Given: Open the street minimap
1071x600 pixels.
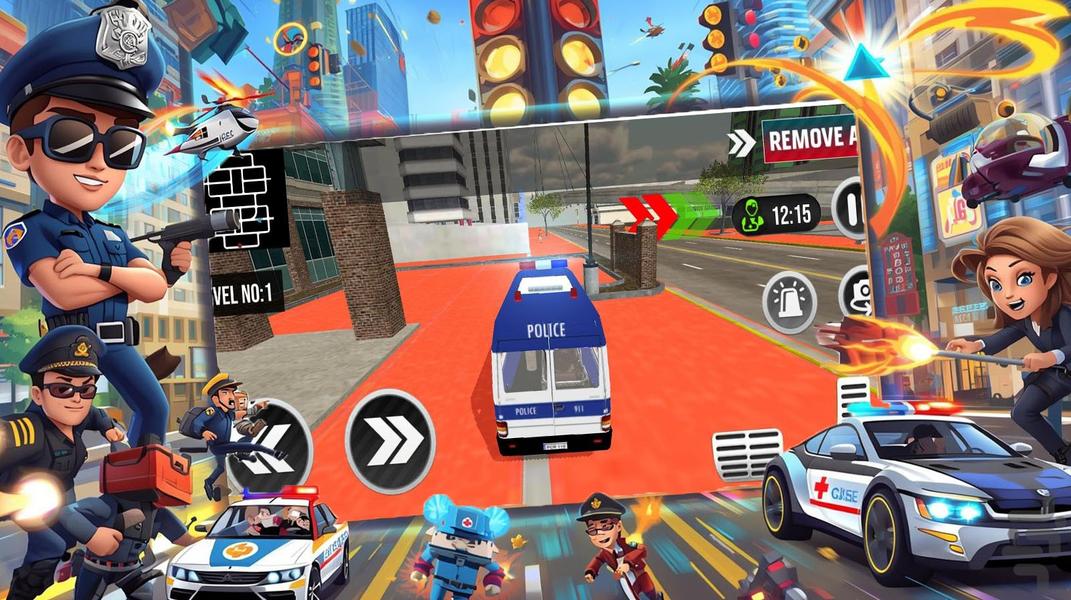Looking at the screenshot, I should tap(247, 200).
